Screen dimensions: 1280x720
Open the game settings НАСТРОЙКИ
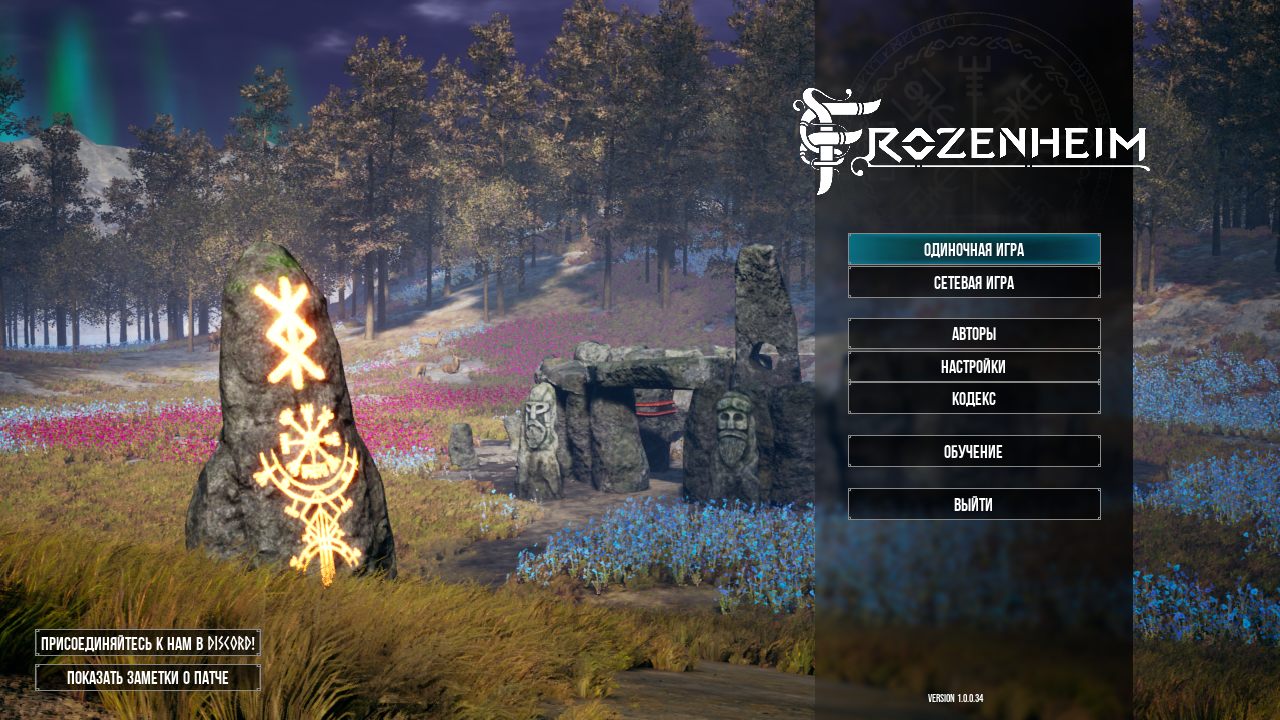click(974, 366)
